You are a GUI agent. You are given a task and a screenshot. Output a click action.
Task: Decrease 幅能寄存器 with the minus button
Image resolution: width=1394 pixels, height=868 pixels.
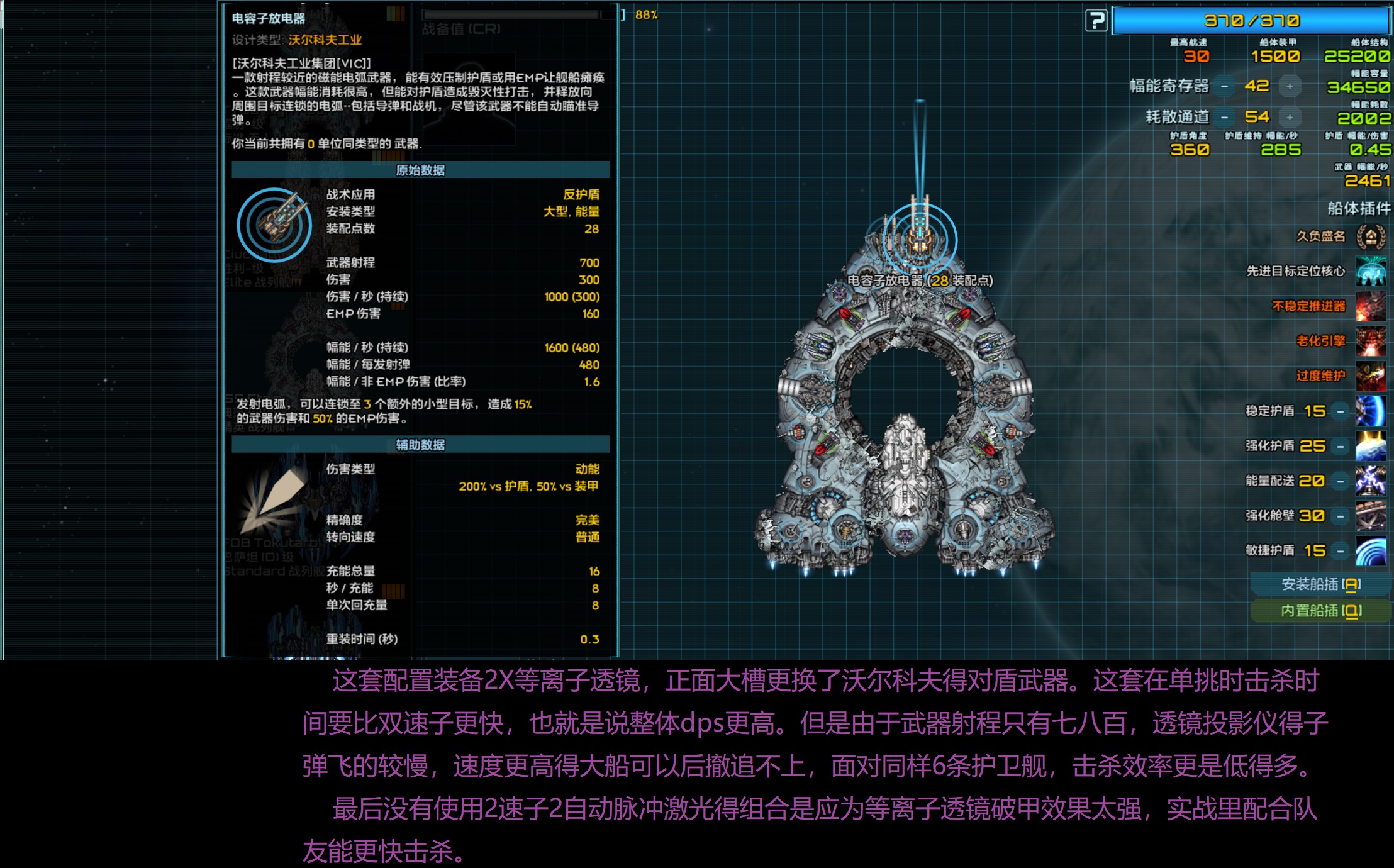pyautogui.click(x=1223, y=86)
